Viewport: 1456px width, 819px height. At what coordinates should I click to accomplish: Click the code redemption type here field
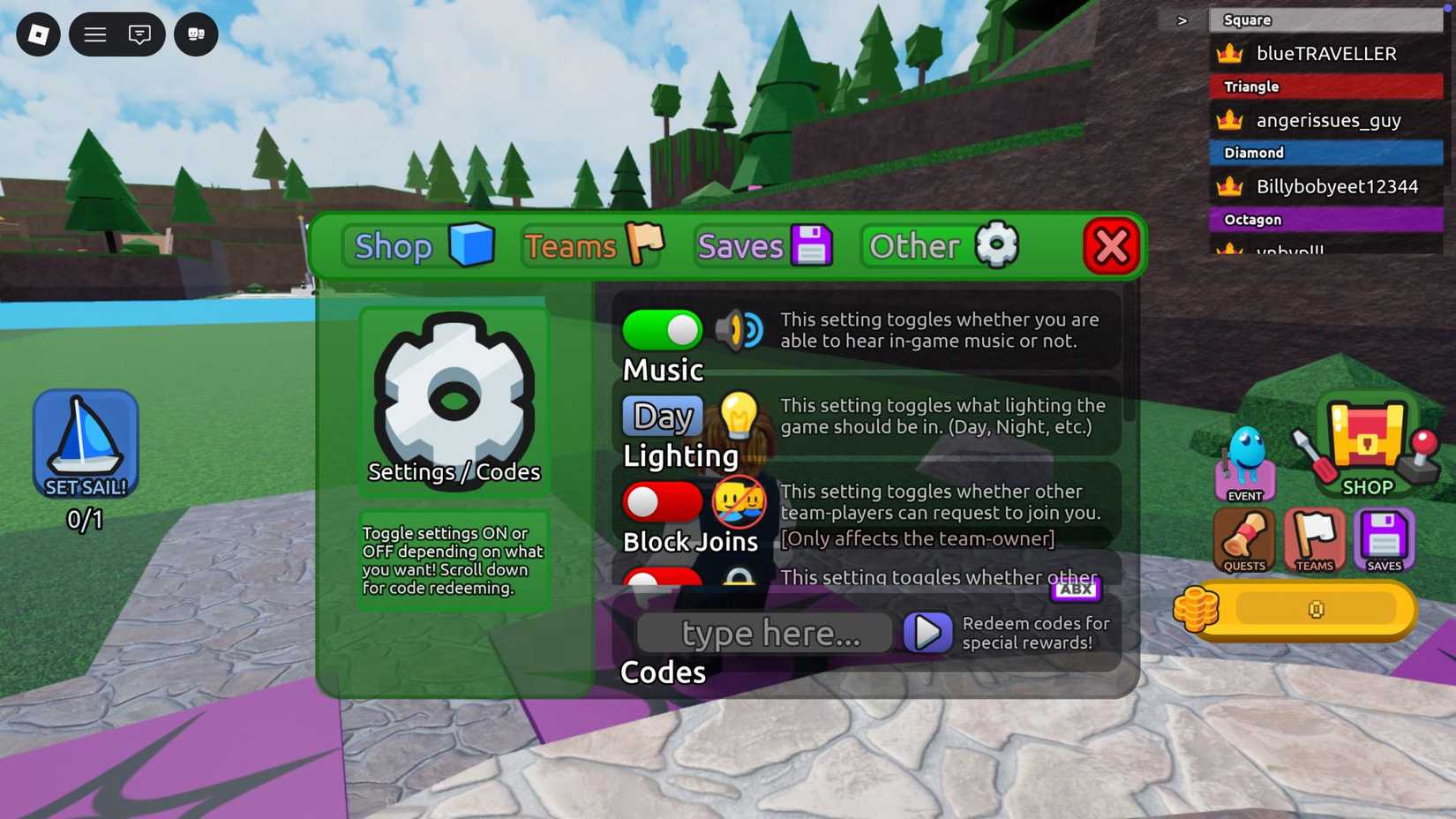(x=764, y=633)
